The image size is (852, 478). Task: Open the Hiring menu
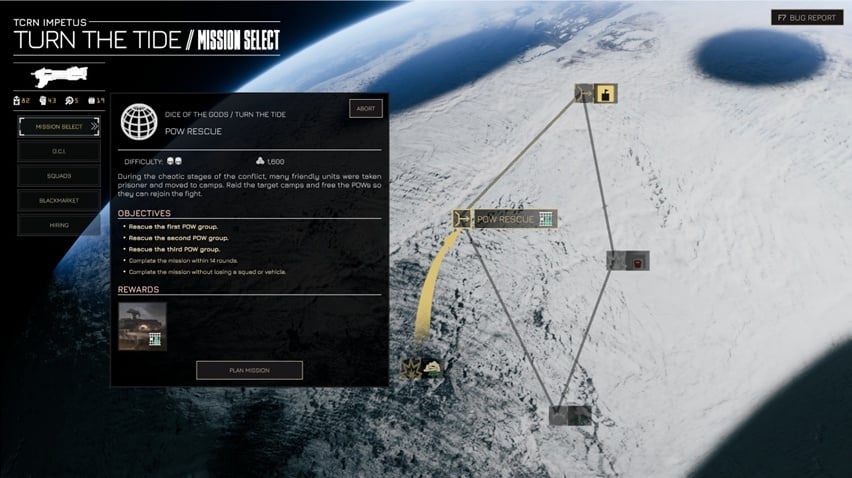click(58, 225)
